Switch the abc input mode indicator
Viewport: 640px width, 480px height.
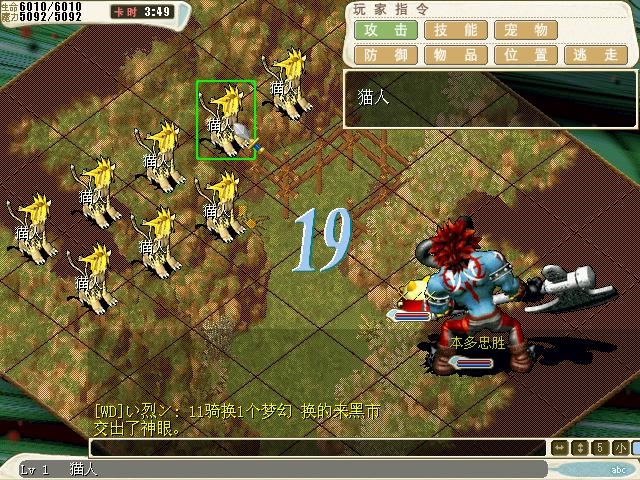pos(617,469)
